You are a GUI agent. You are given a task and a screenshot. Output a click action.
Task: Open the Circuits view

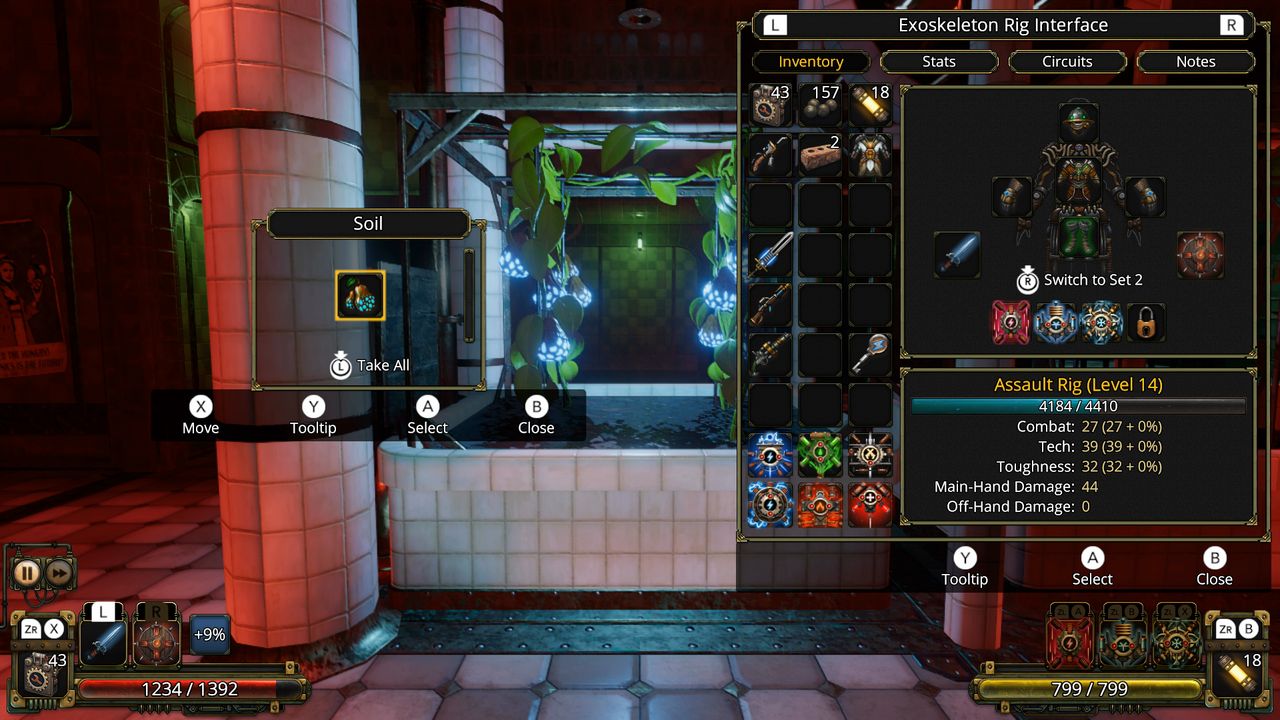1067,61
